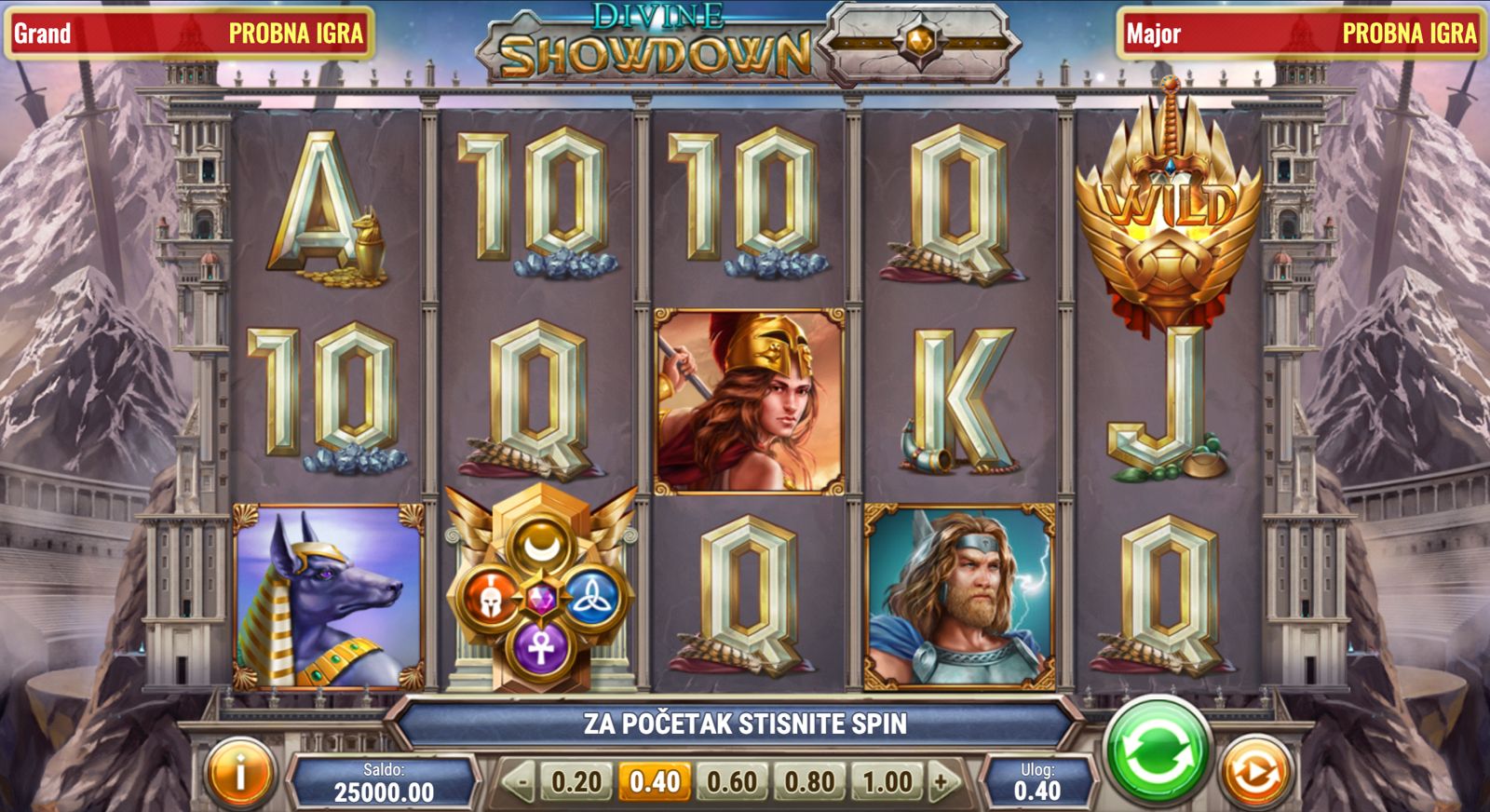
Task: Spin the reels with the green button
Action: 1156,751
